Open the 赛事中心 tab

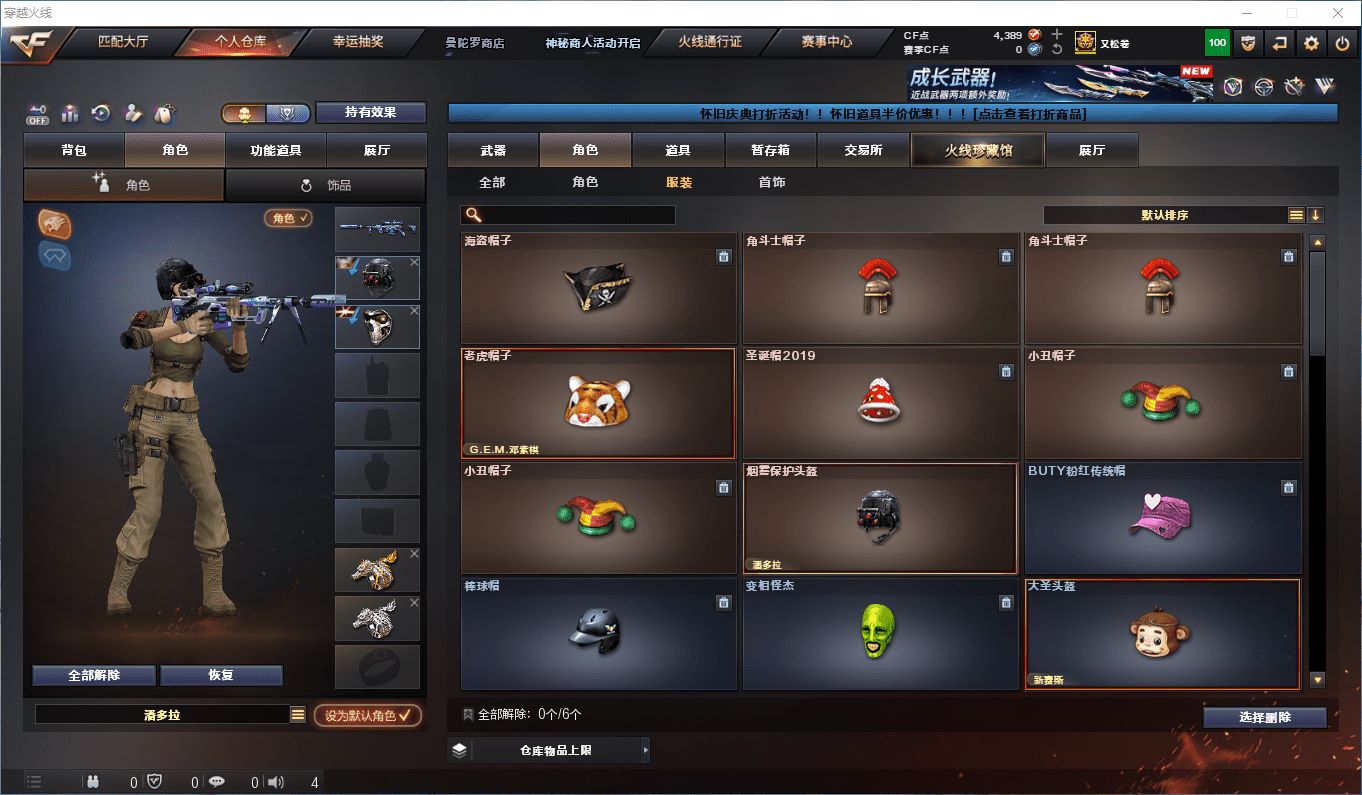[x=826, y=42]
